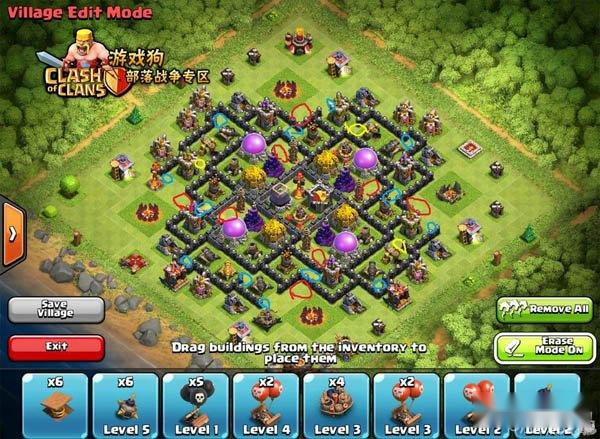Choose the x6 Level 5 inventory slot

coord(126,404)
